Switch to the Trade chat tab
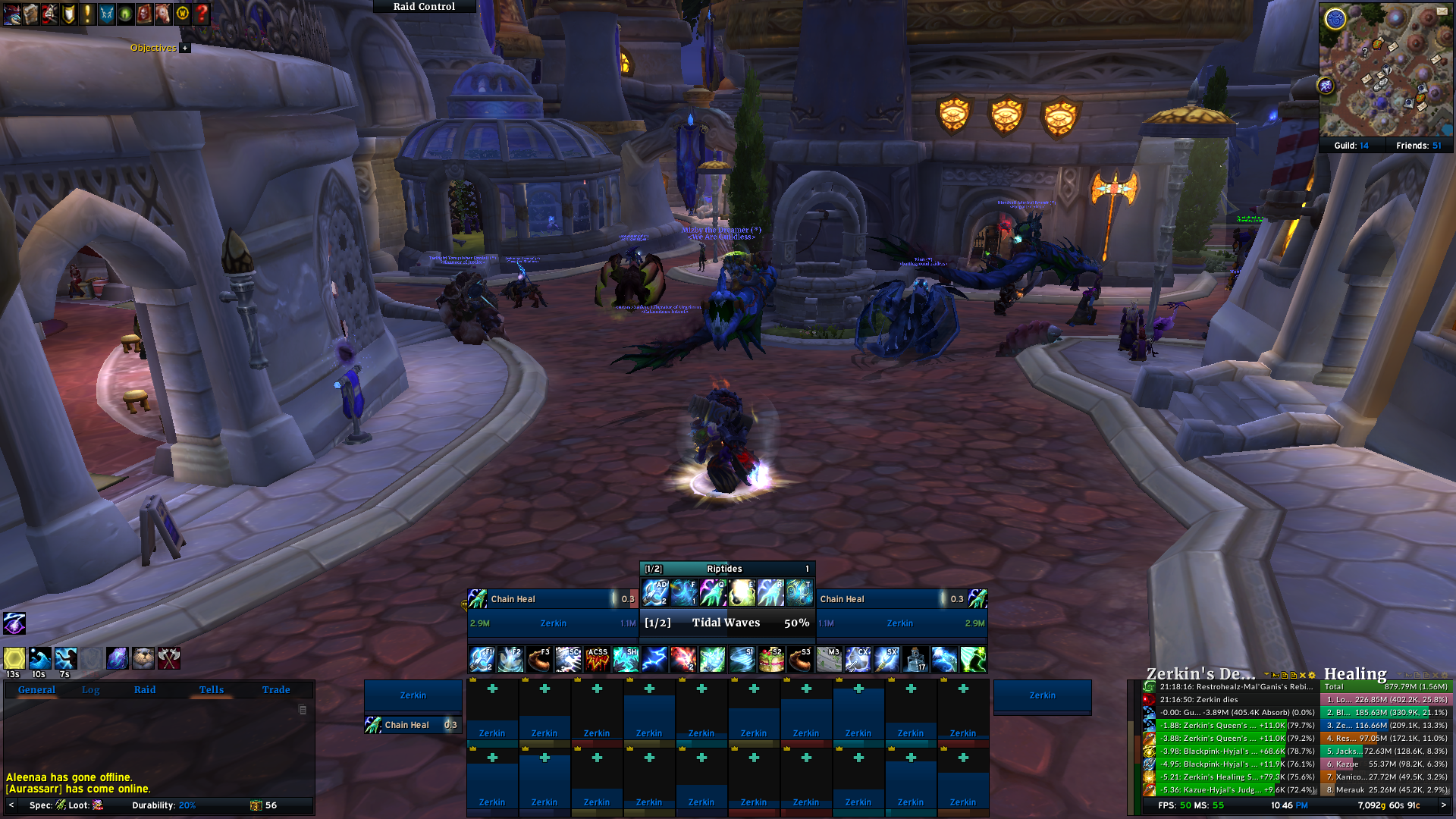The width and height of the screenshot is (1456, 819). (276, 689)
